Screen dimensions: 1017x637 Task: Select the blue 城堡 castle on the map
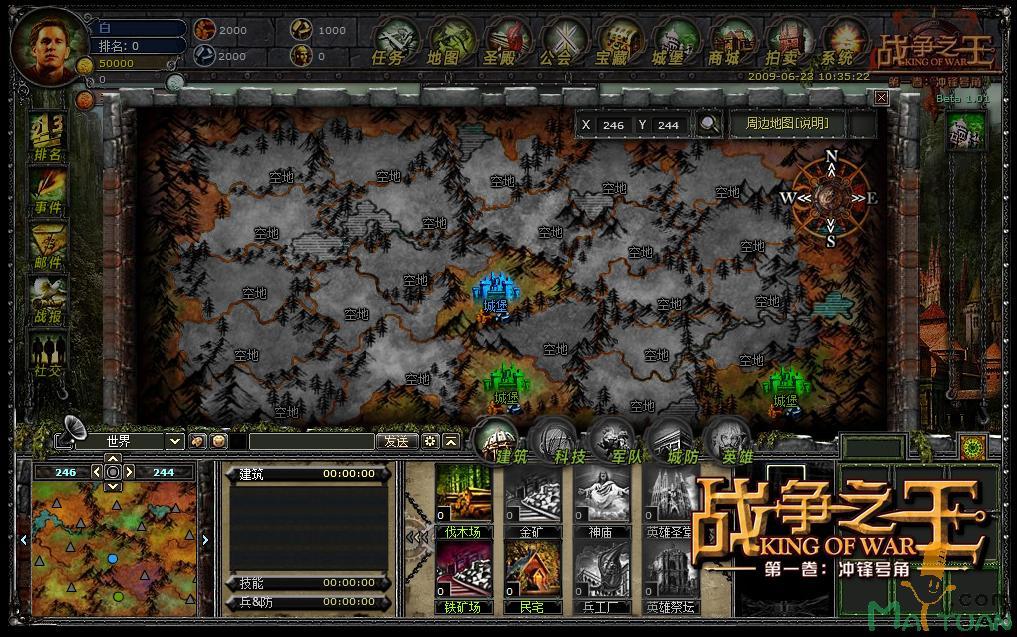(x=494, y=292)
